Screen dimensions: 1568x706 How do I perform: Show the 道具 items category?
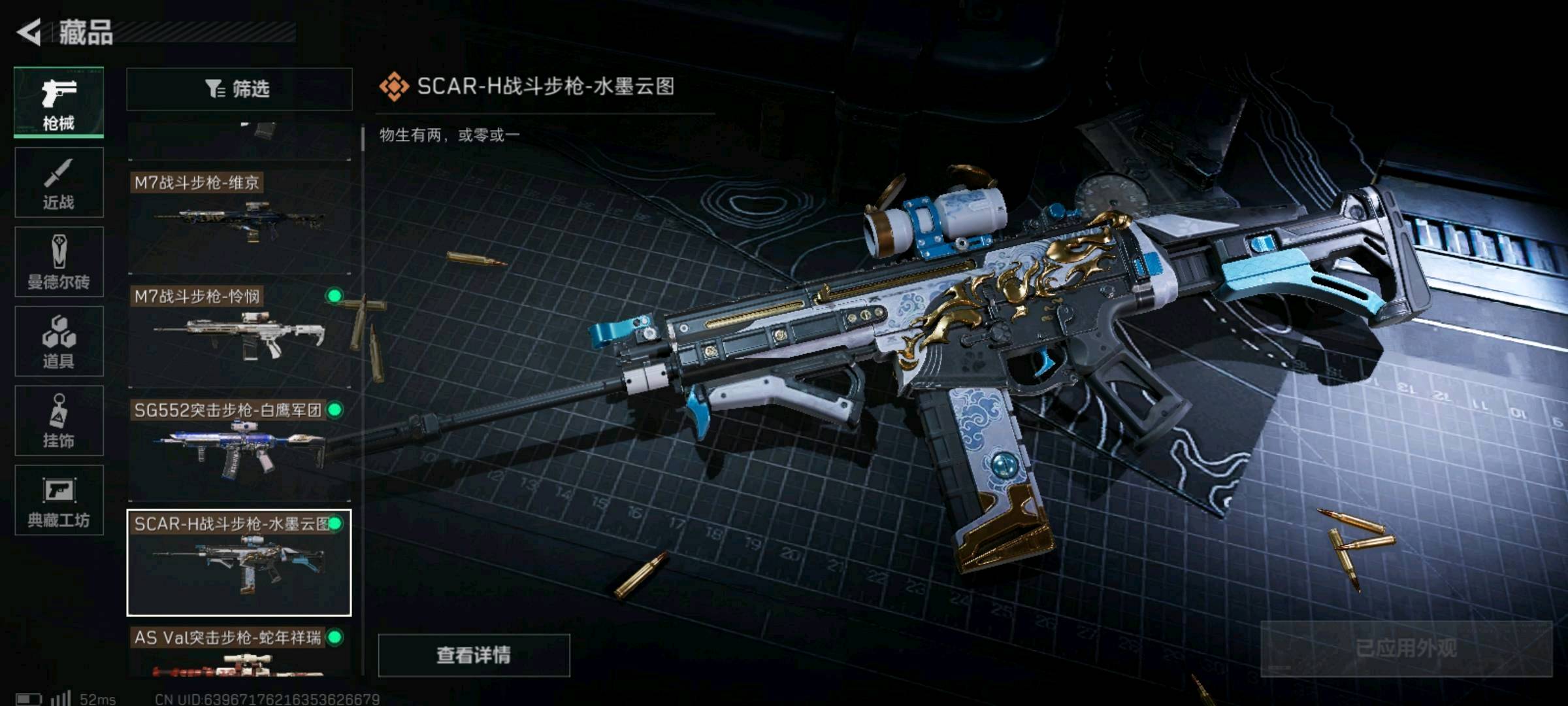pos(59,341)
